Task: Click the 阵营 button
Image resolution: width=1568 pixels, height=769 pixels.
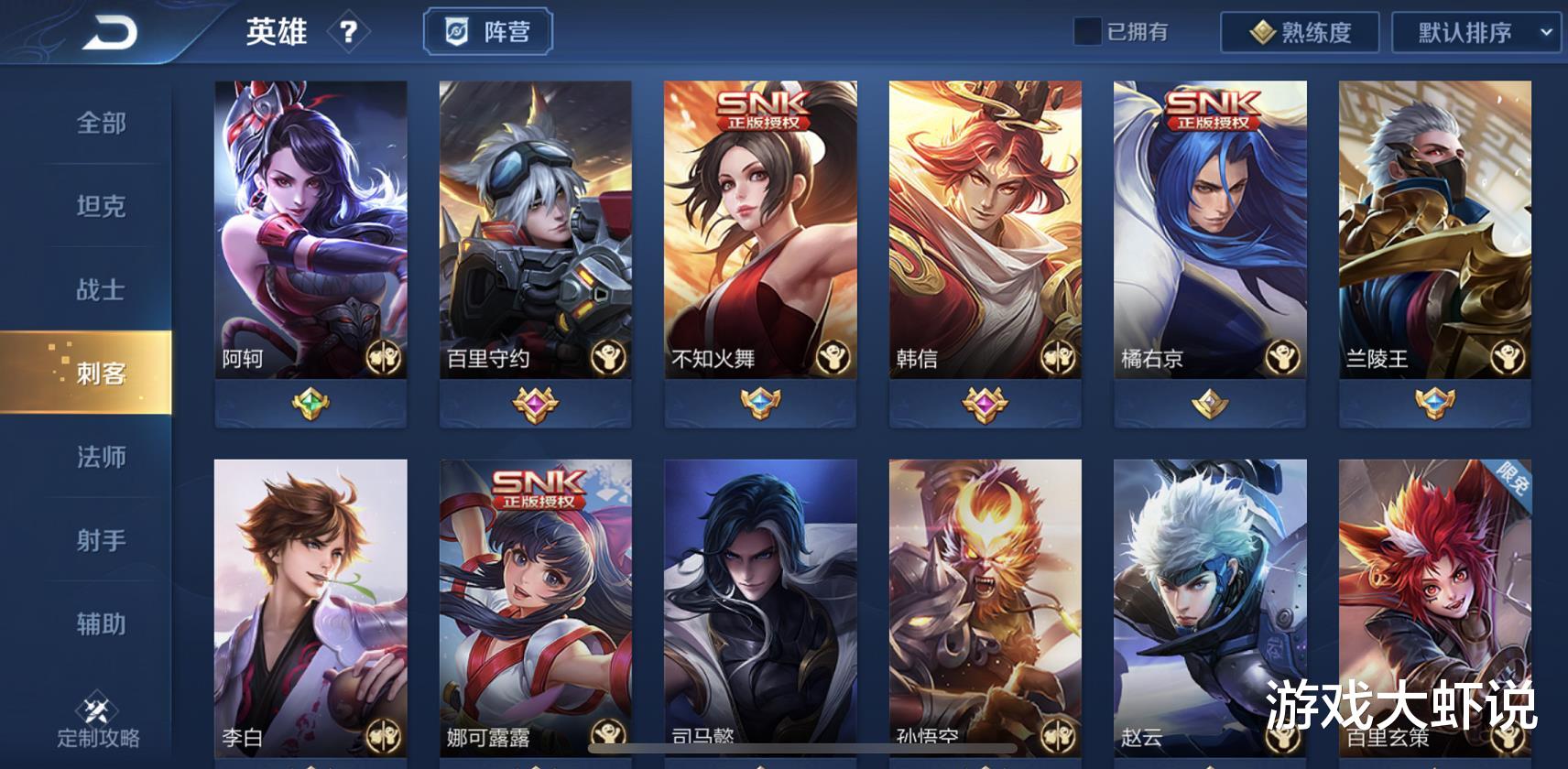Action: click(x=488, y=31)
